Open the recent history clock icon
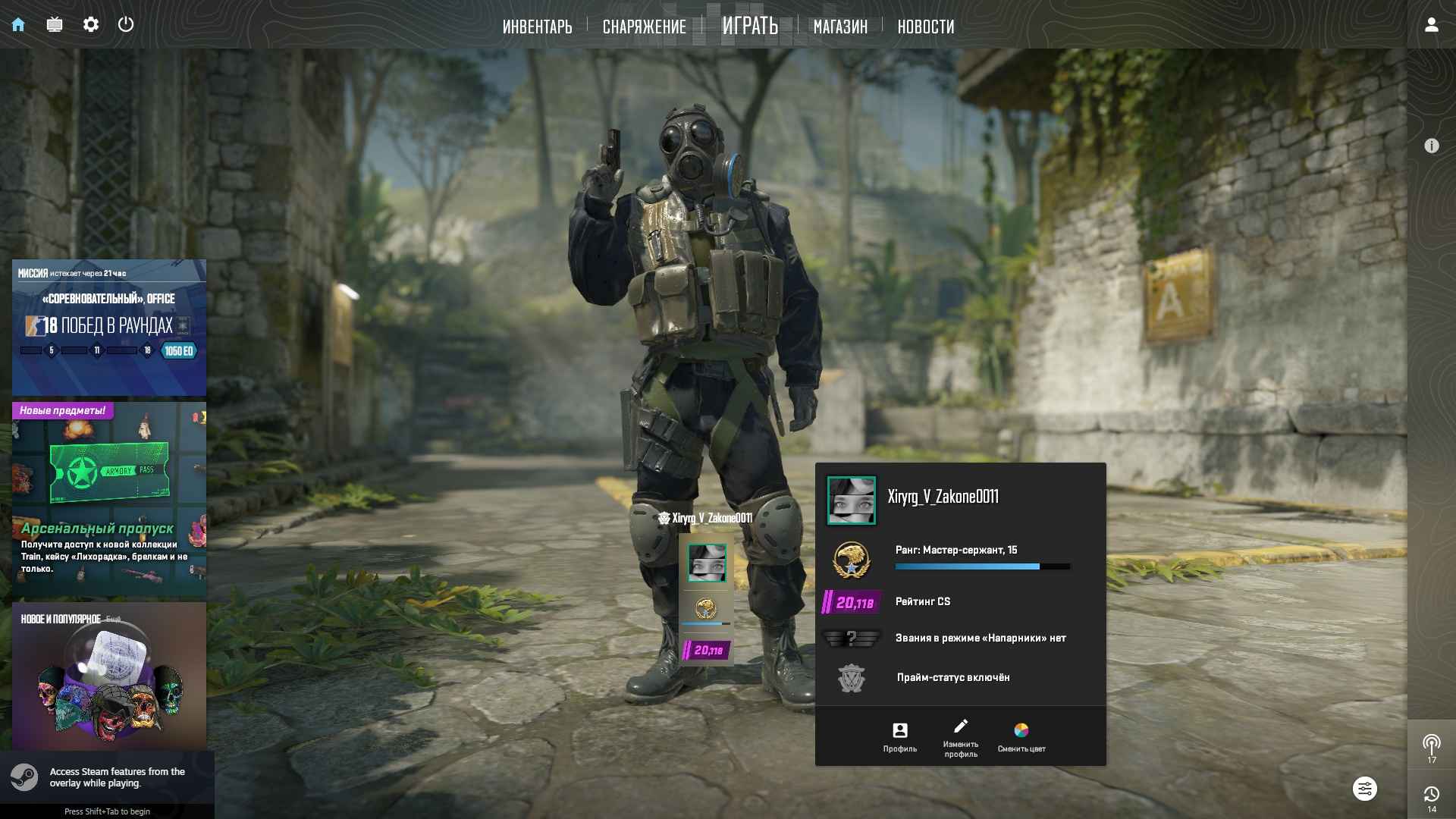 coord(1431,796)
